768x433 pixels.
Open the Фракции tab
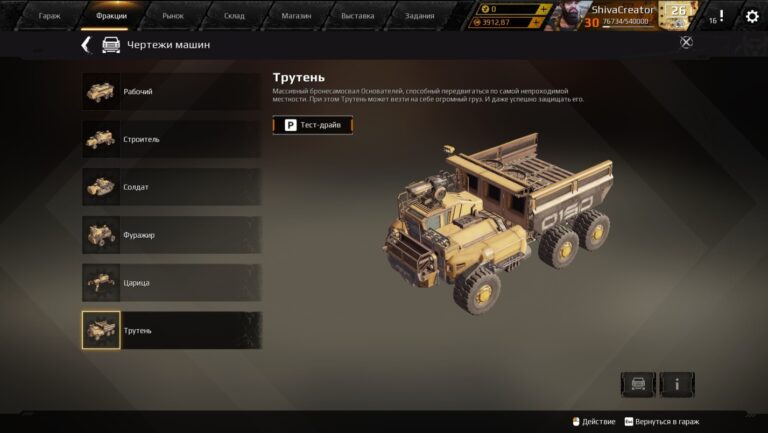click(x=111, y=16)
